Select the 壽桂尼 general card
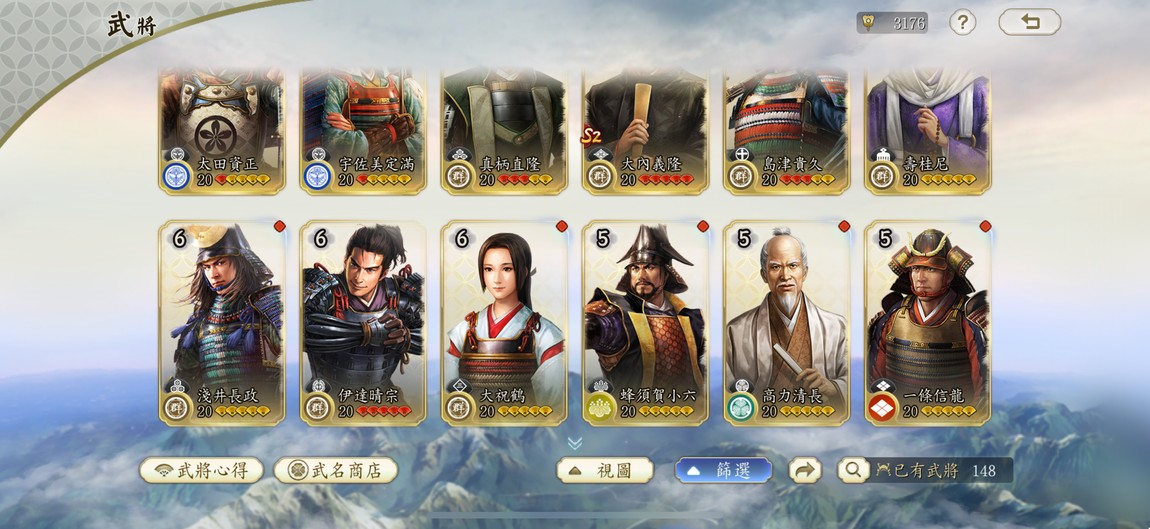 927,130
